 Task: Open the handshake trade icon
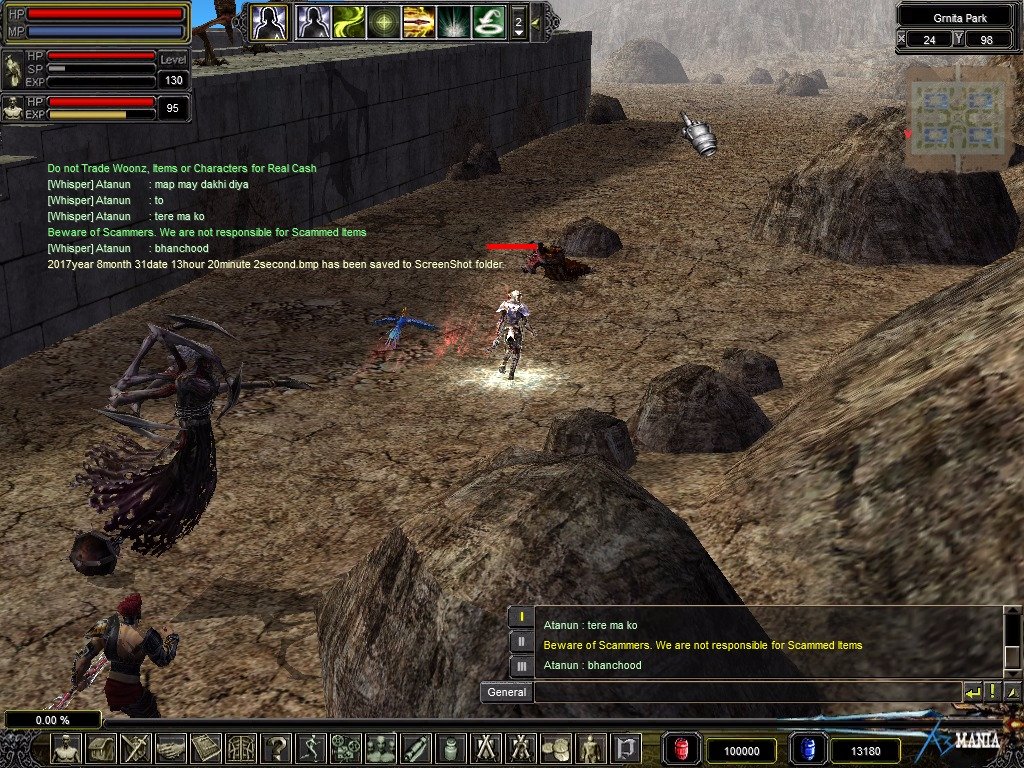pyautogui.click(x=171, y=748)
